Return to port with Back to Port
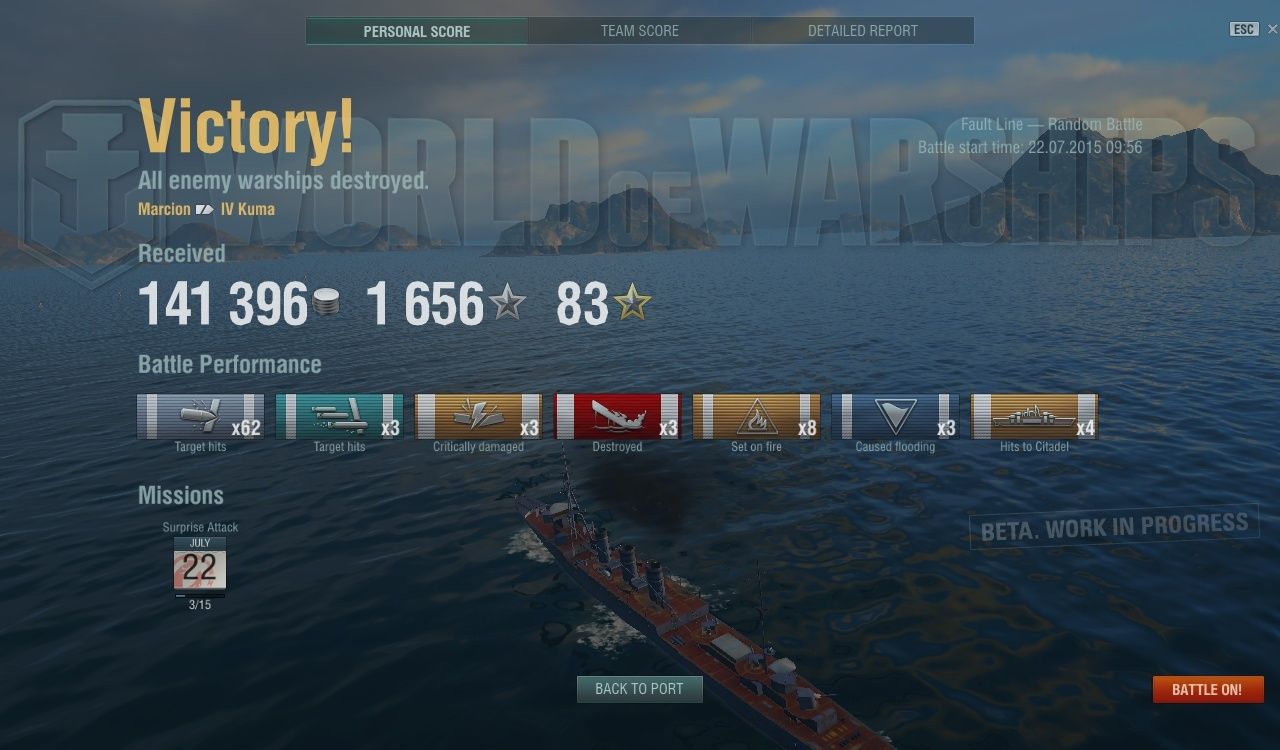1280x750 pixels. coord(639,689)
